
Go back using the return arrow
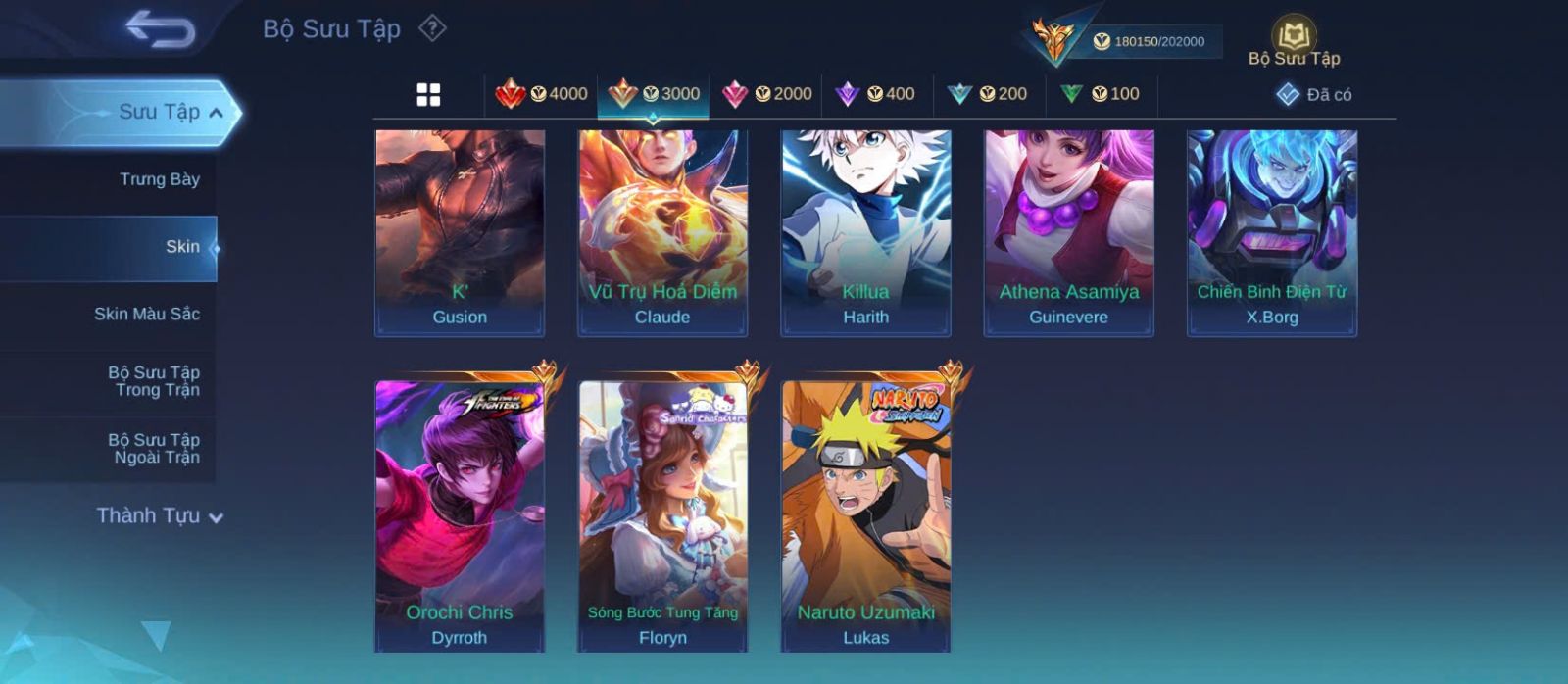tap(160, 29)
